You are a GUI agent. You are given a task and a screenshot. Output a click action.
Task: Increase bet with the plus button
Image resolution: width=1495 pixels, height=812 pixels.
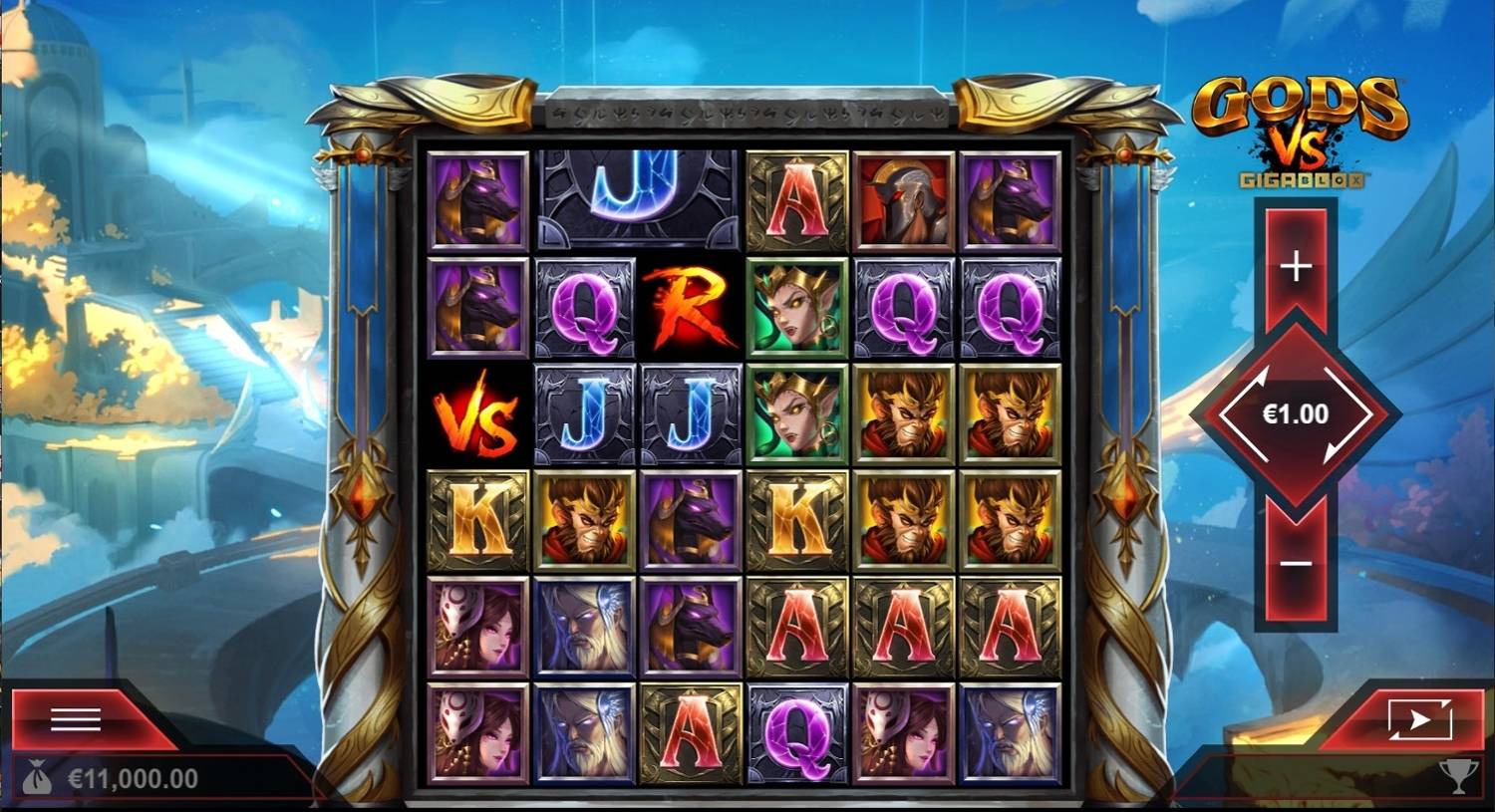pyautogui.click(x=1295, y=265)
